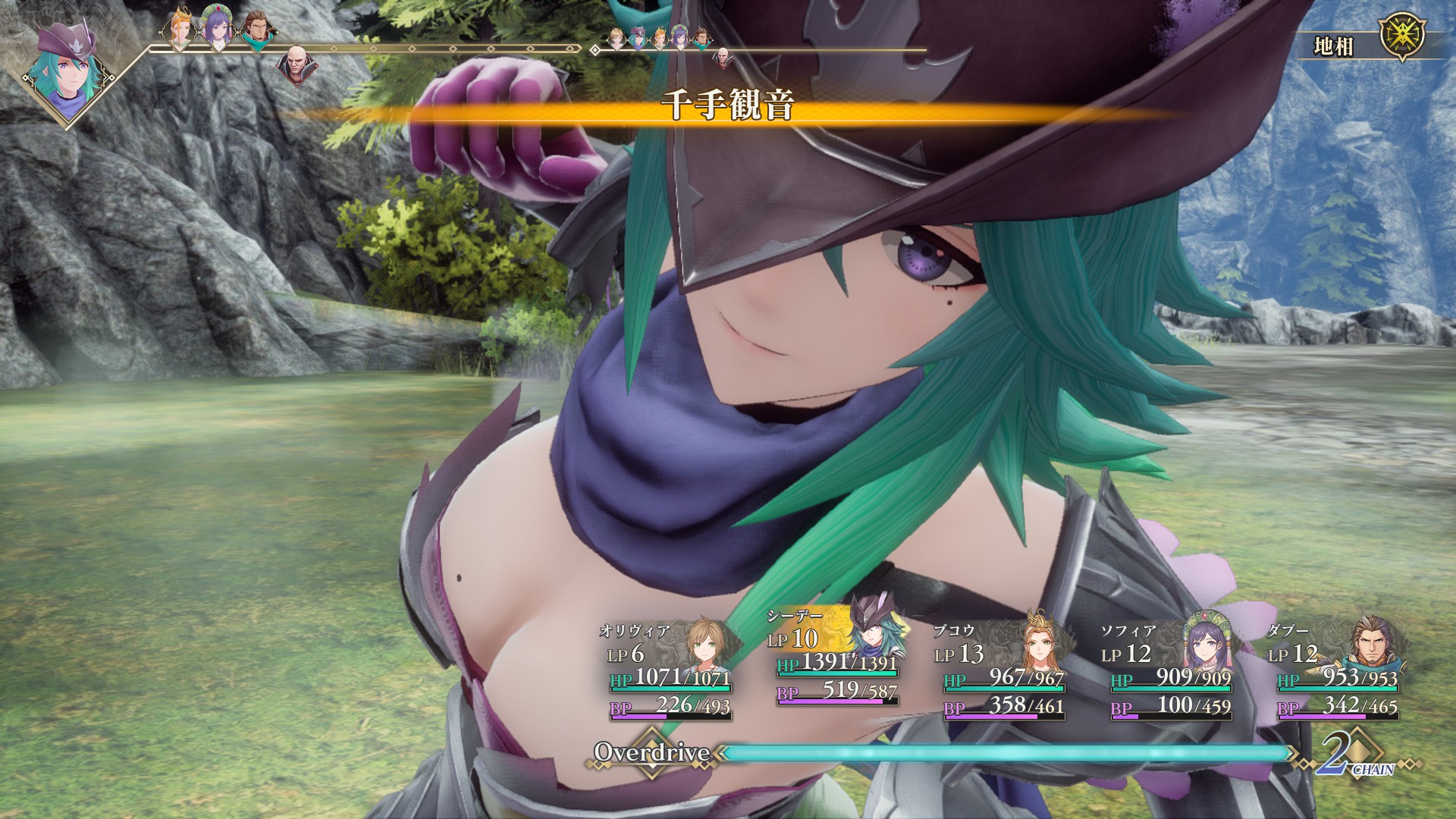Choose シーデー's highlighted party panel
1456x819 pixels.
(x=836, y=660)
